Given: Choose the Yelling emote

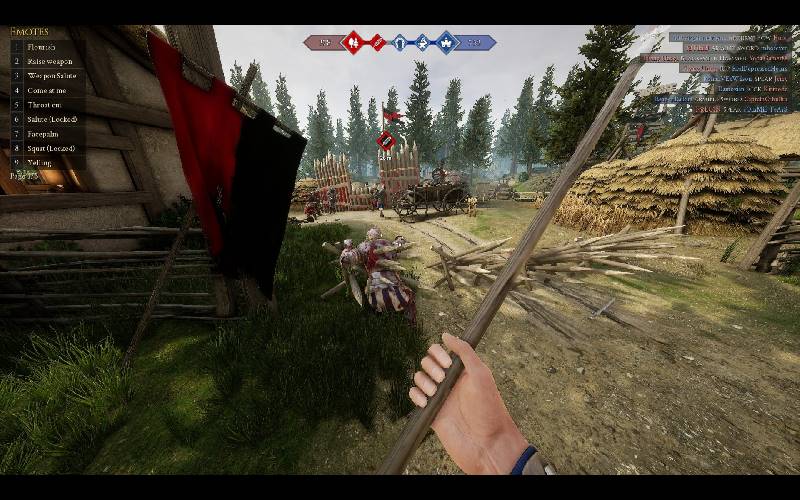Looking at the screenshot, I should coord(42,162).
